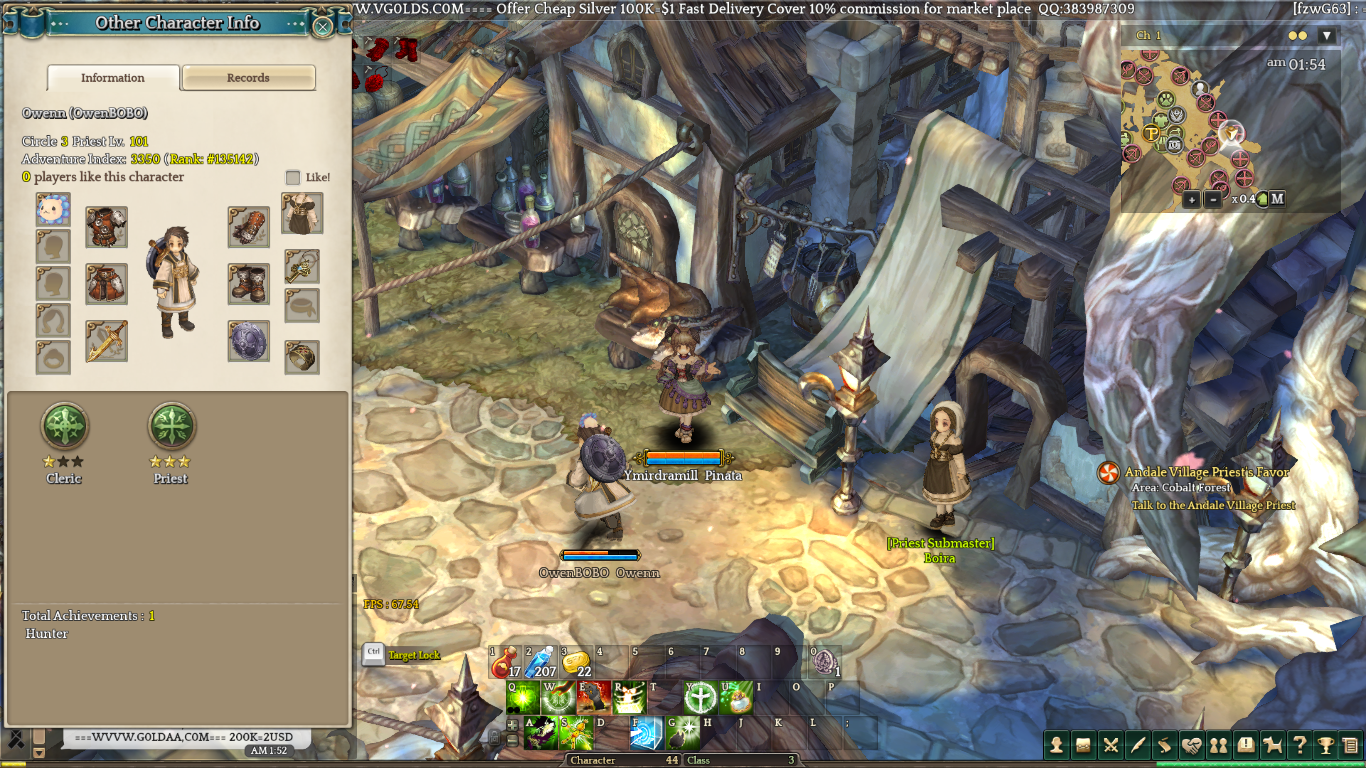Tick the Like! checkbox for Owenn

coord(293,177)
